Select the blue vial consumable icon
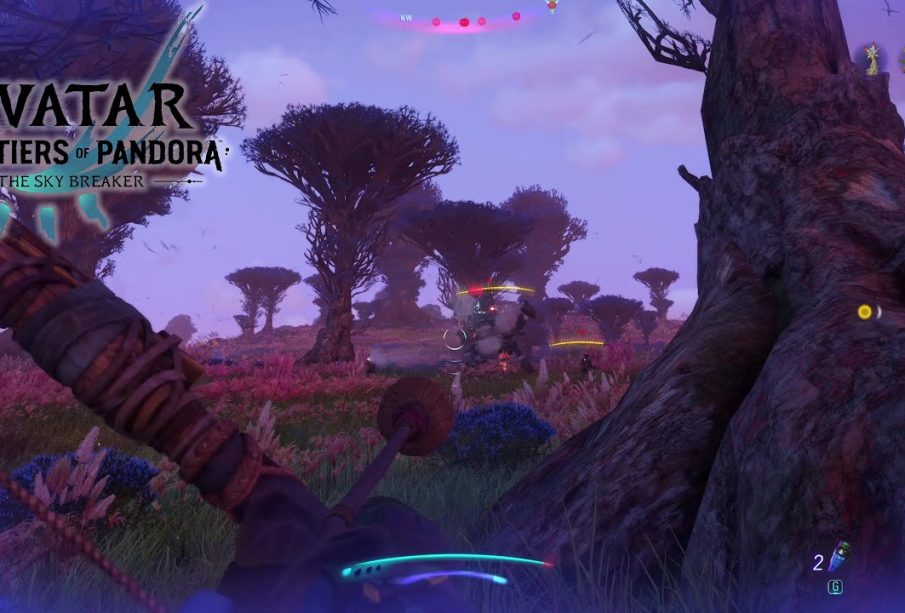Viewport: 905px width, 613px height. coord(842,553)
